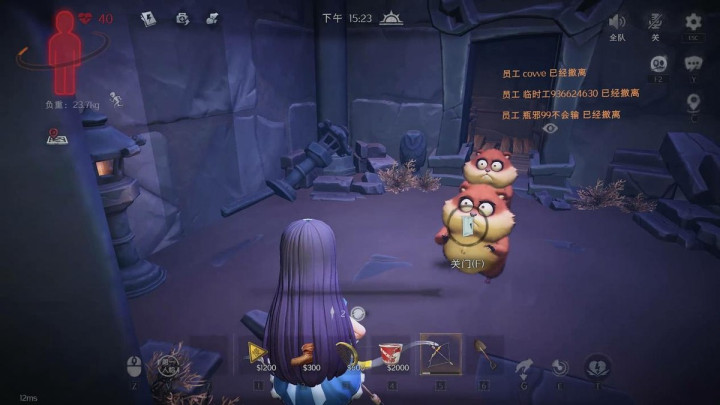This screenshot has width=720, height=405.
Task: Toggle the eye visibility icon under the messages
Action: point(550,128)
